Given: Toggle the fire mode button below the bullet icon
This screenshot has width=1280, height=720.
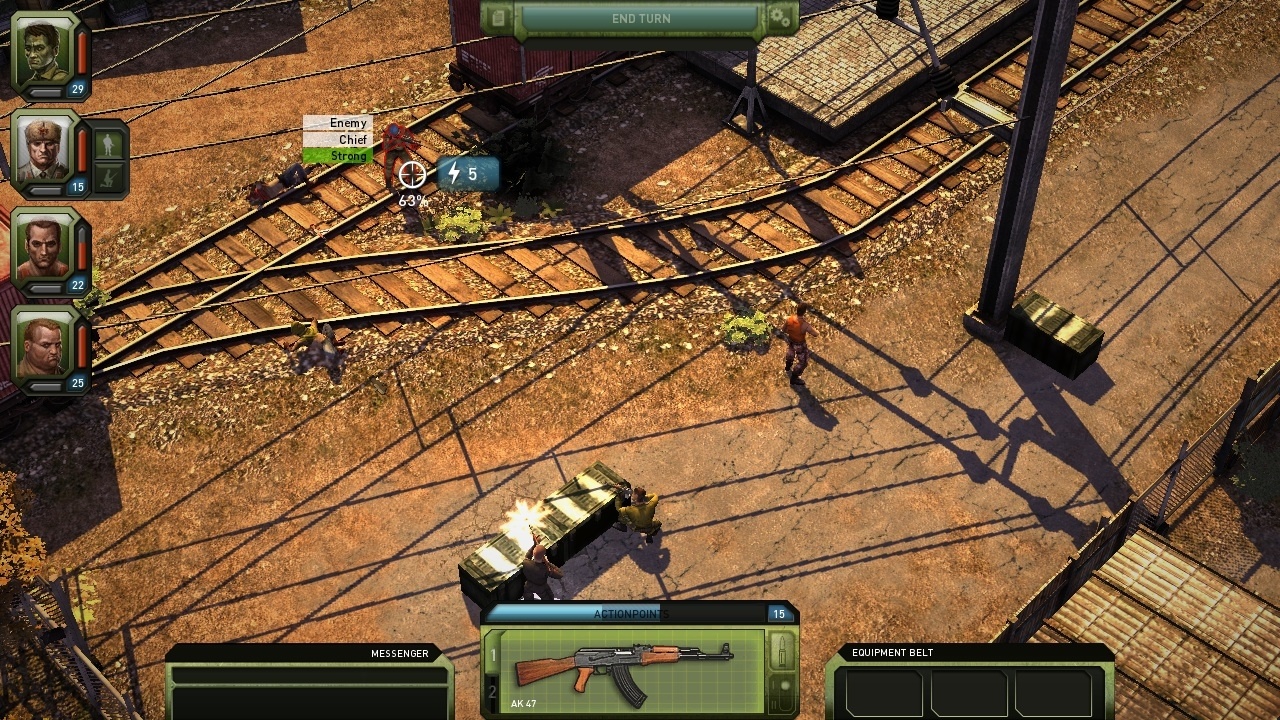Looking at the screenshot, I should (x=784, y=690).
